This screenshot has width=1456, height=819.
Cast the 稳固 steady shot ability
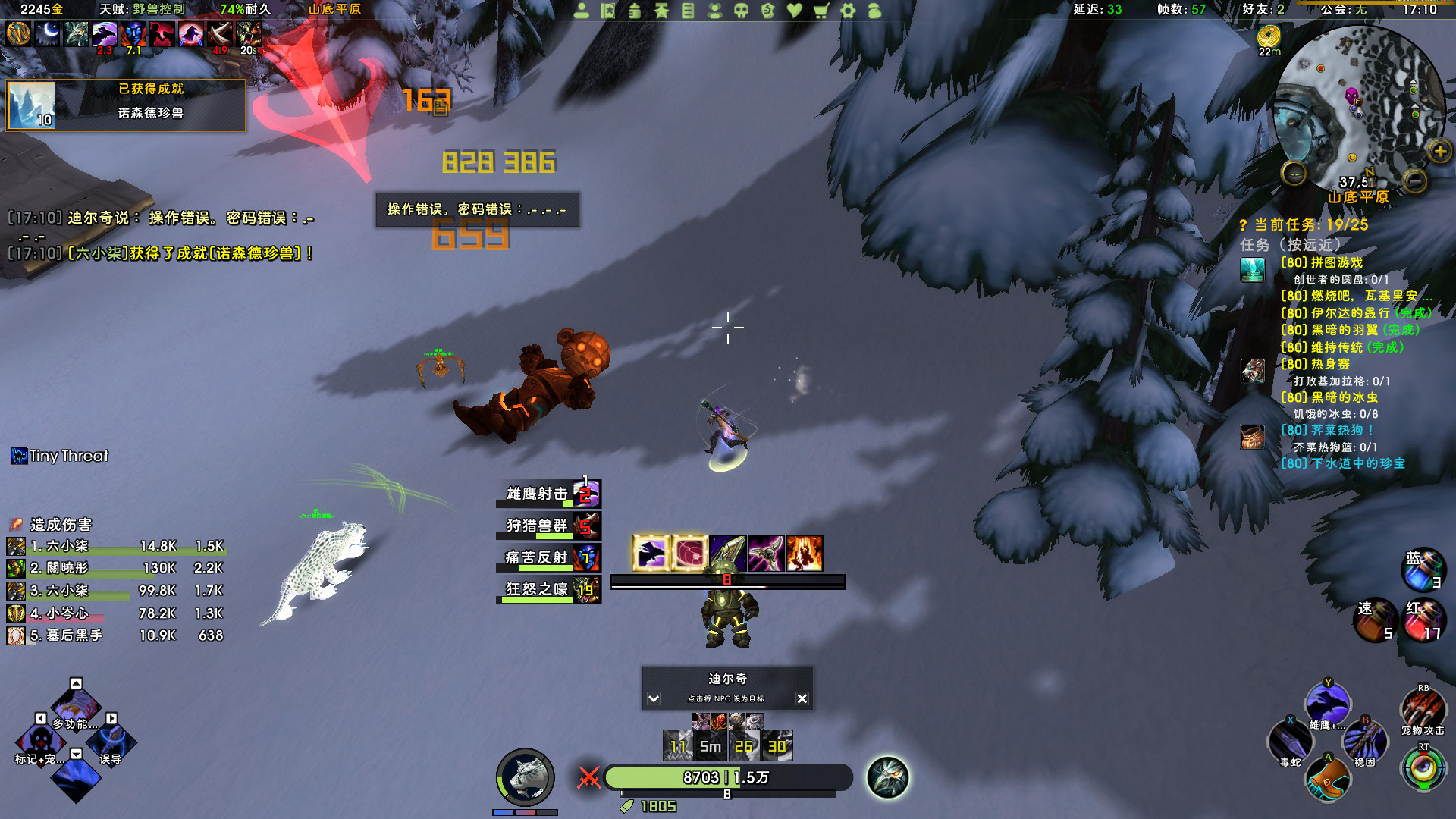(1365, 739)
